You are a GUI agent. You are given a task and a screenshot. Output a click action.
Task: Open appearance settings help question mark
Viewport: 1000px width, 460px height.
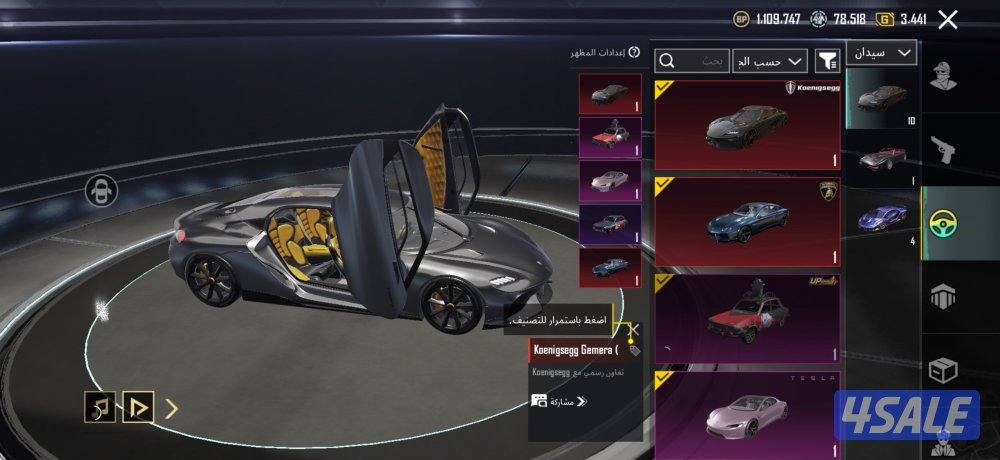(x=634, y=52)
